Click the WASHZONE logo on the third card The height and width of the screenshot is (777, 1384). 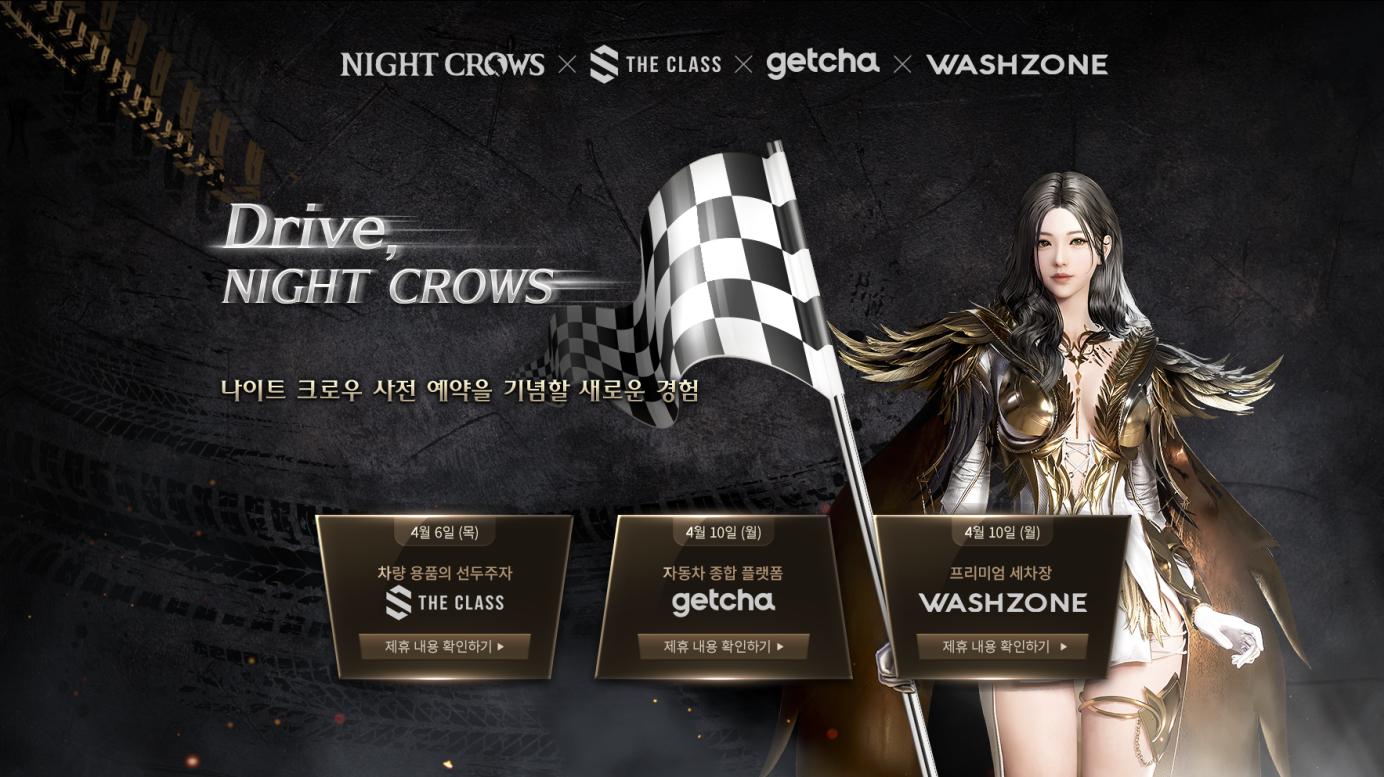pos(1001,603)
